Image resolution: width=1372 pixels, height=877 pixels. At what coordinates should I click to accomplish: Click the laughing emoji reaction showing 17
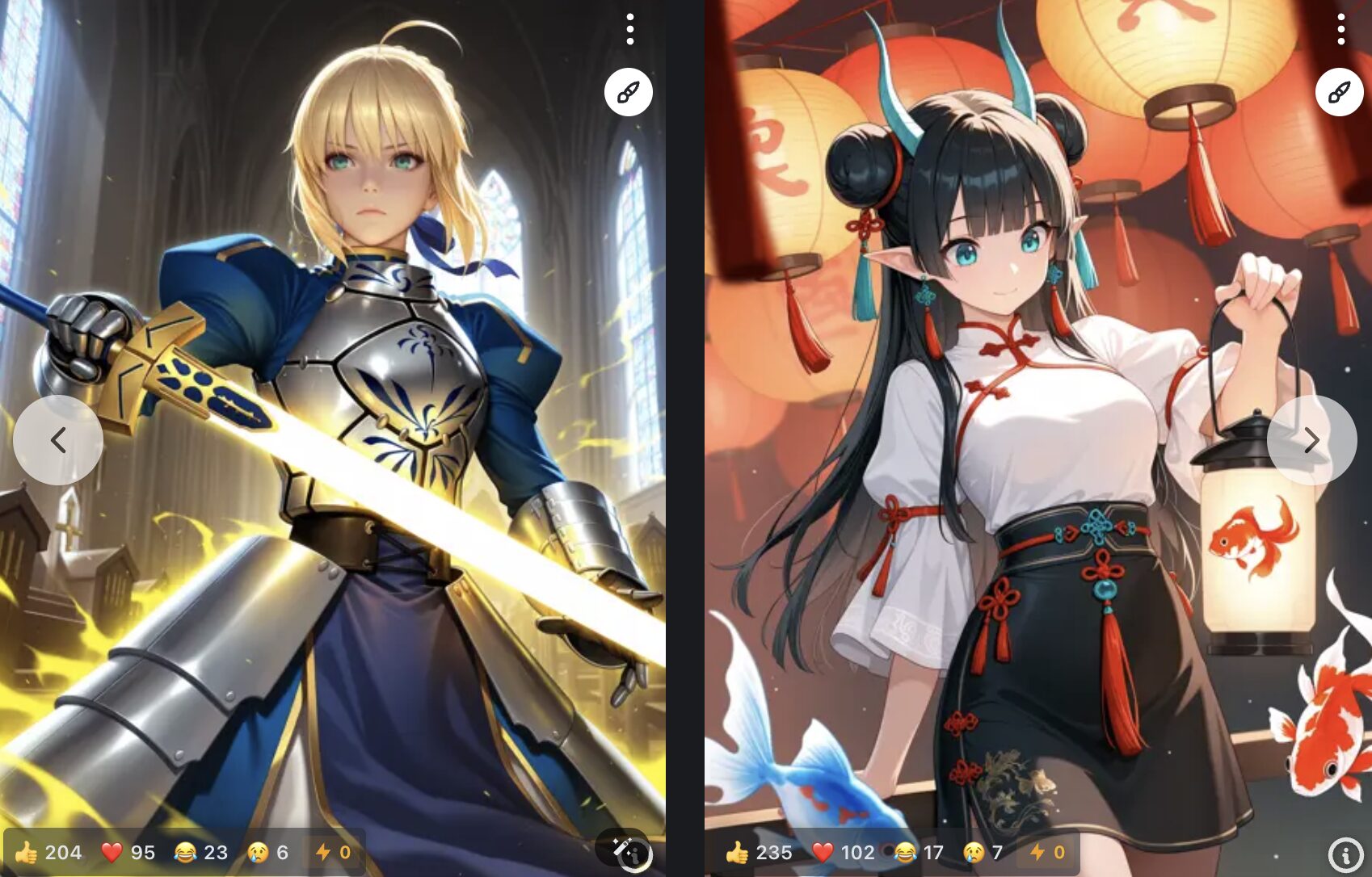click(x=905, y=850)
